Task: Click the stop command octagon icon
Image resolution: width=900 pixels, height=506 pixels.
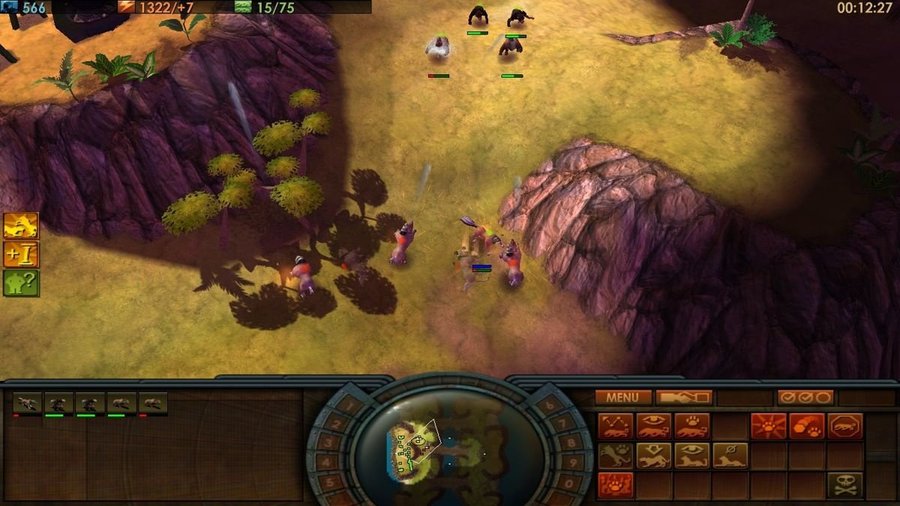Action: pyautogui.click(x=844, y=426)
